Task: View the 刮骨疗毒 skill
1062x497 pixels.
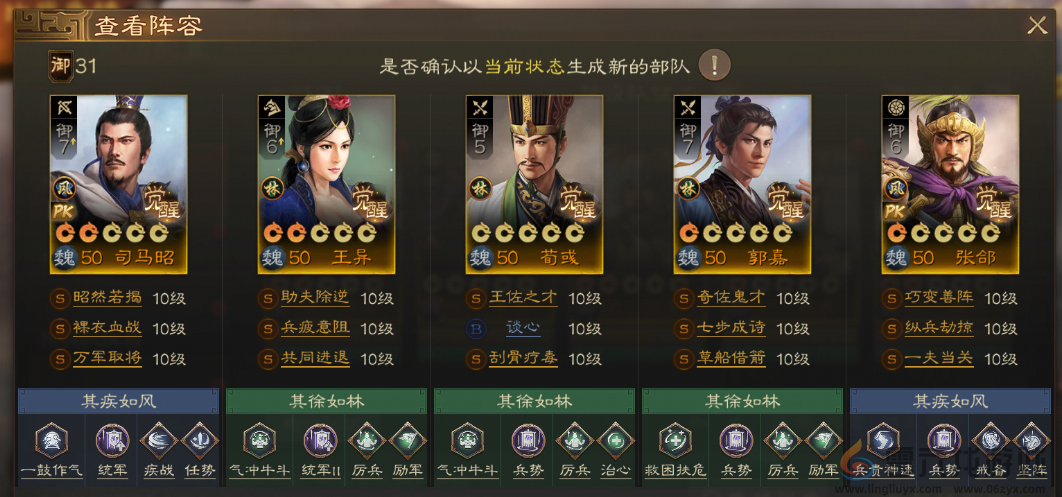Action: click(523, 358)
